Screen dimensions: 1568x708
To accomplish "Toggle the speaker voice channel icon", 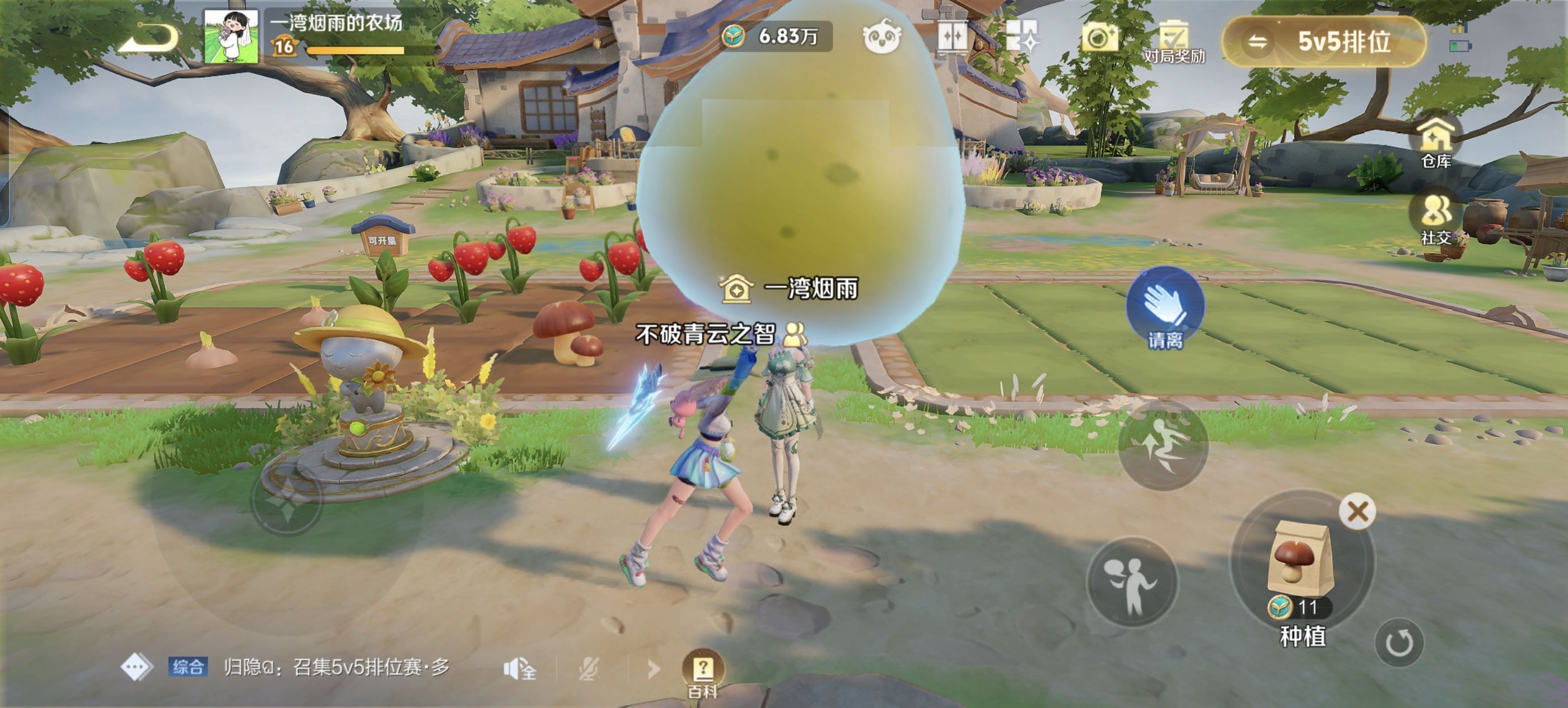I will (x=519, y=669).
